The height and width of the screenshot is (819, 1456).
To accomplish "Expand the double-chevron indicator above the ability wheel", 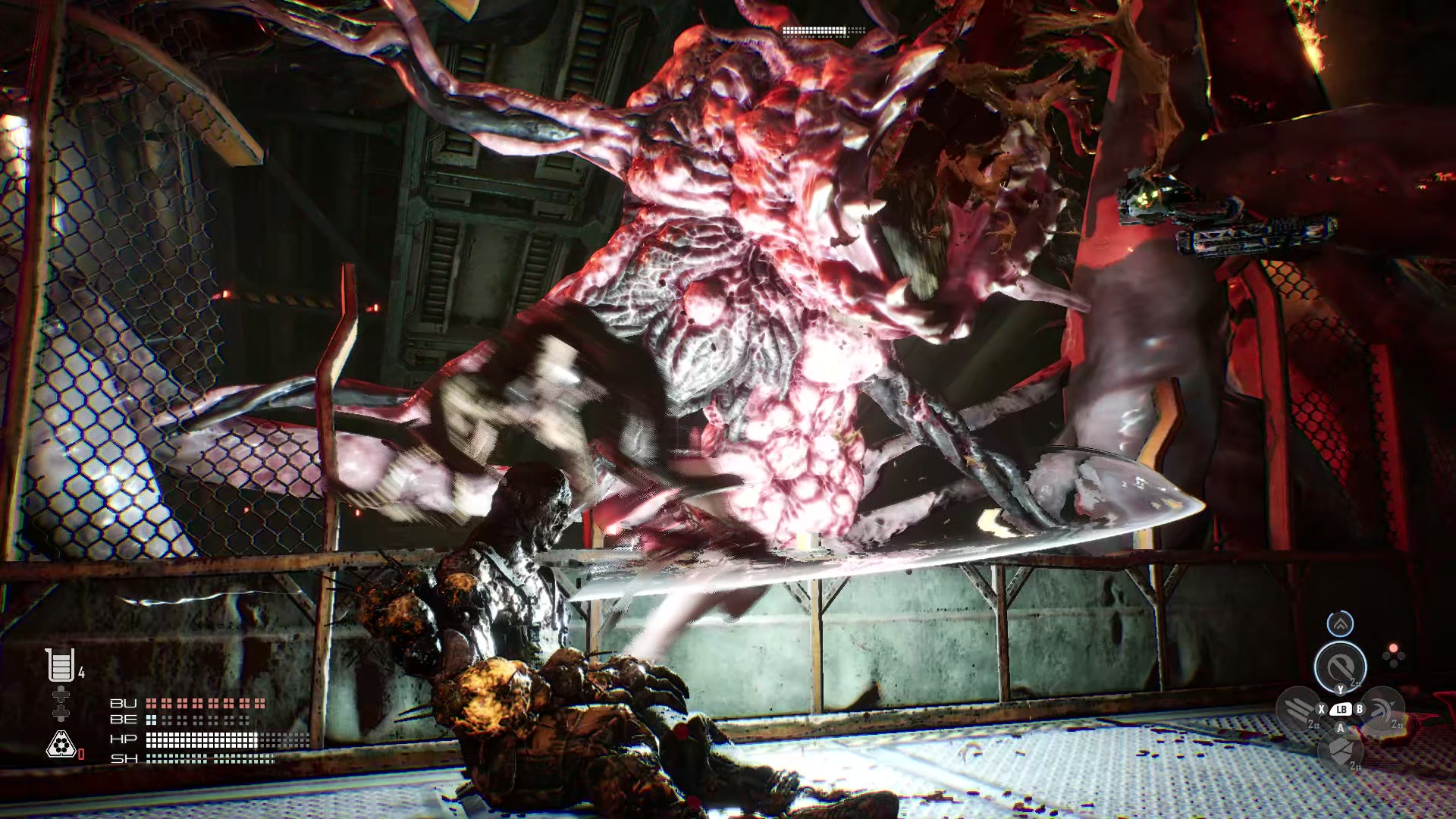I will click(1340, 624).
